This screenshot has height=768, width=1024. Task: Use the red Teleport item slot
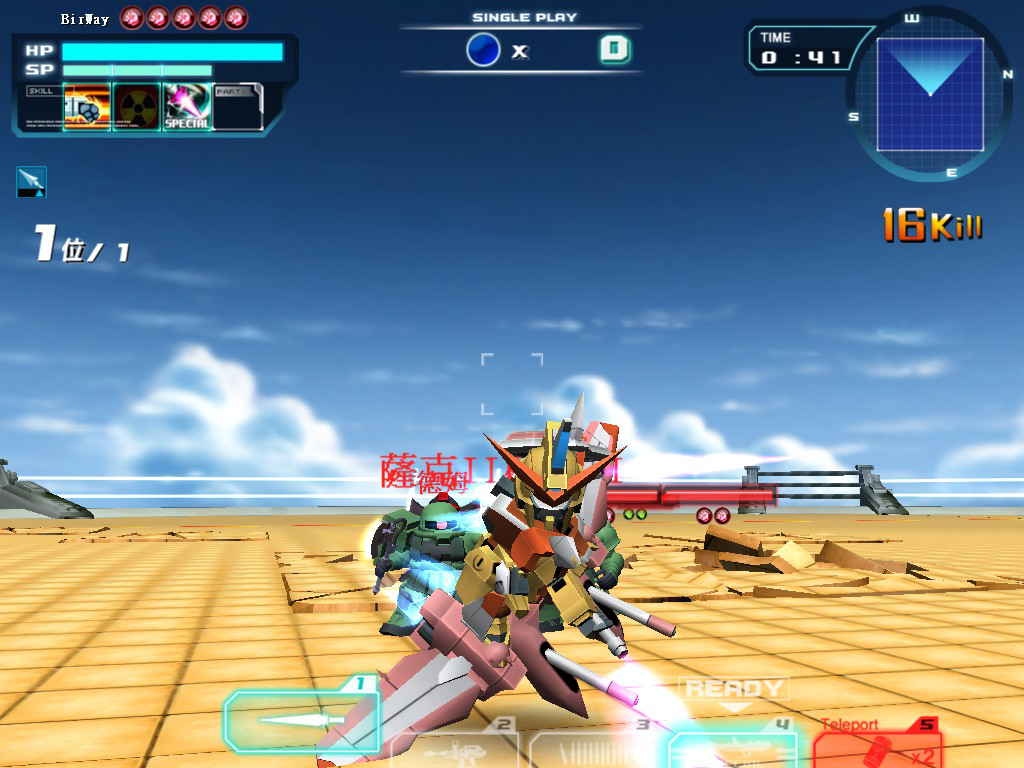pyautogui.click(x=876, y=744)
